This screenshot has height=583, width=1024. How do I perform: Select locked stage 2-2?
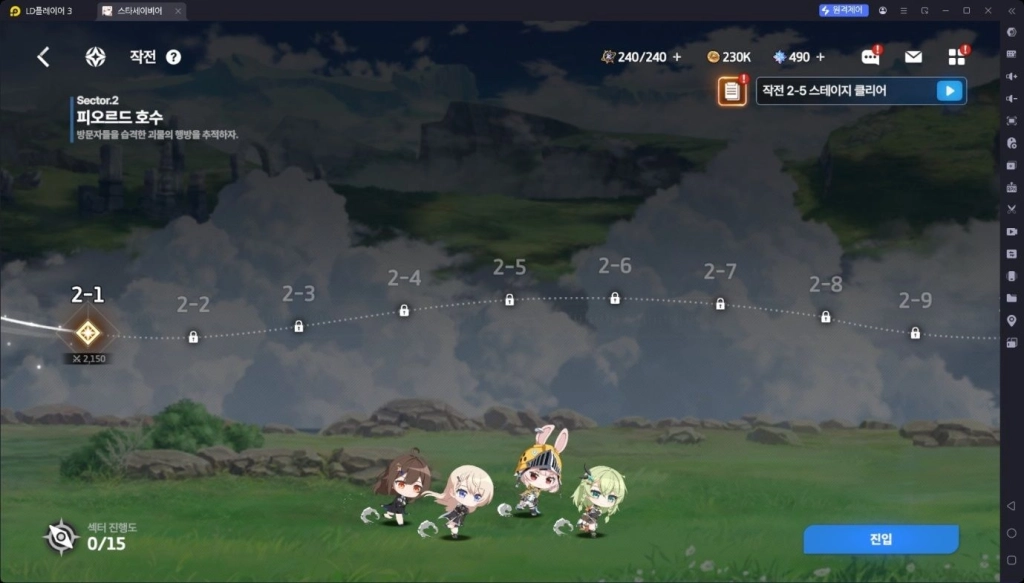pyautogui.click(x=193, y=337)
